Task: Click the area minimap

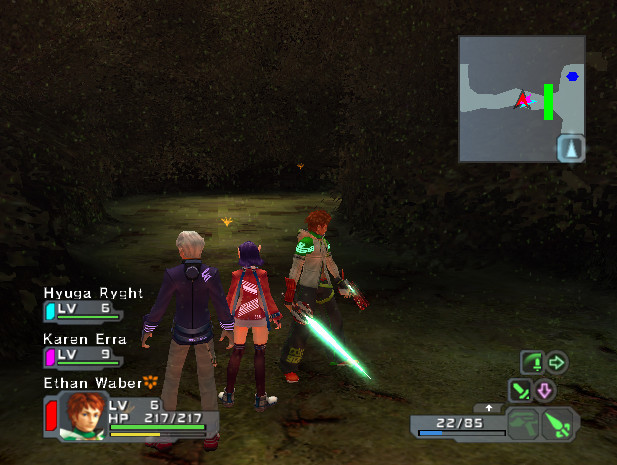Action: click(x=520, y=98)
